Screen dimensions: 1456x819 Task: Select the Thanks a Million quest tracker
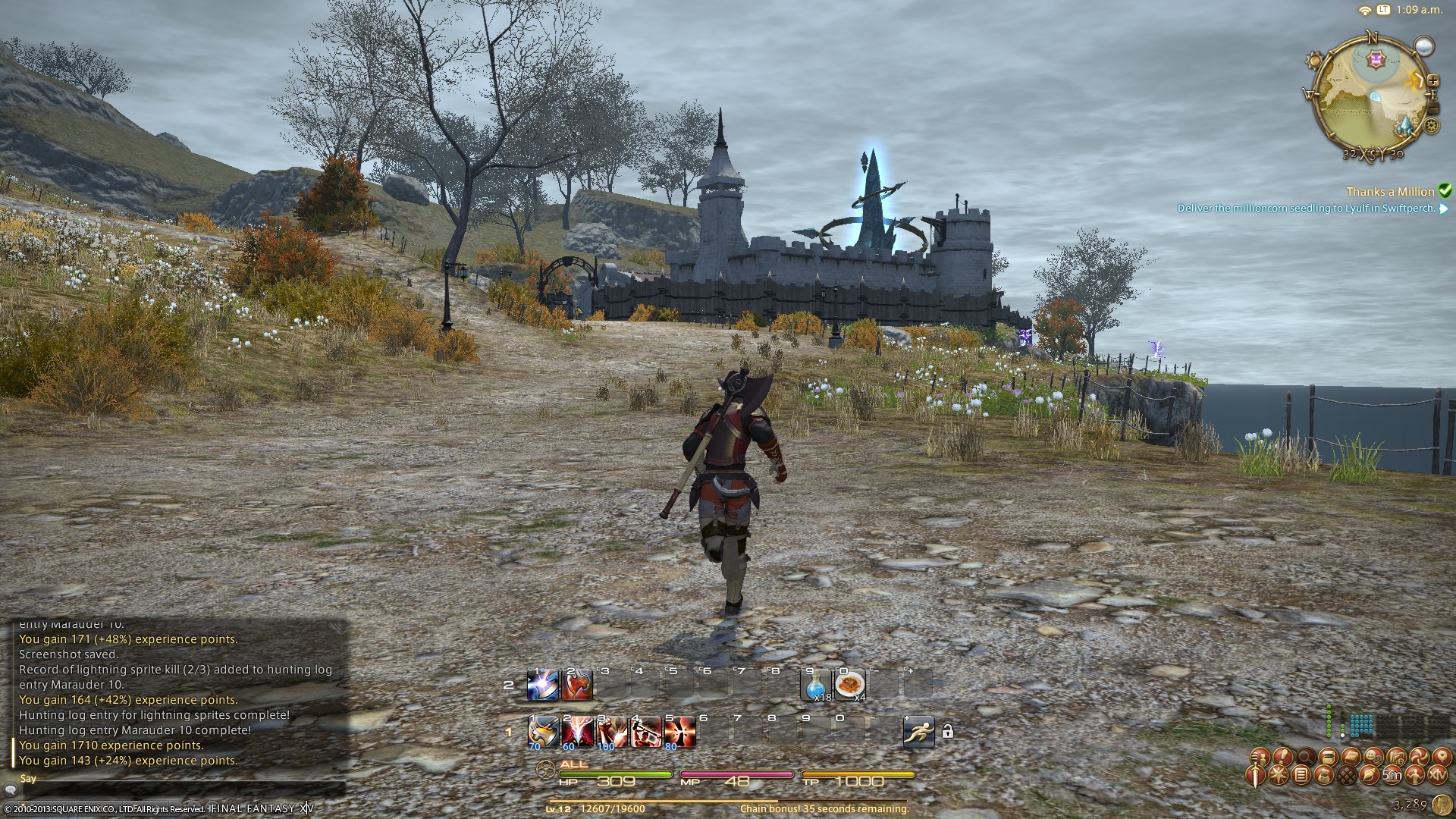(1389, 192)
